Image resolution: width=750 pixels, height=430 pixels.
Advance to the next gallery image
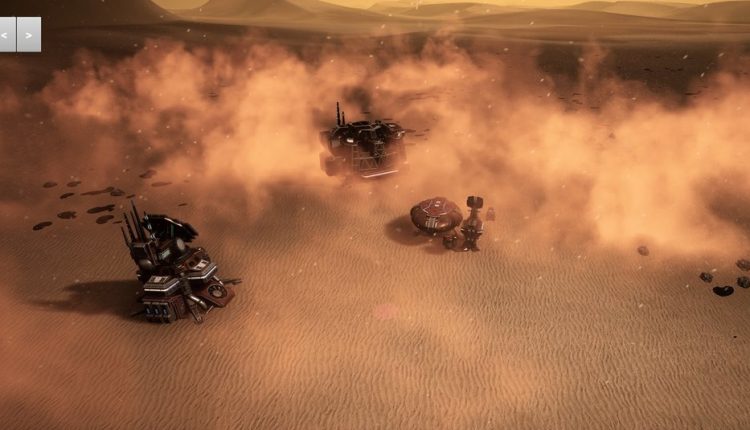29,34
